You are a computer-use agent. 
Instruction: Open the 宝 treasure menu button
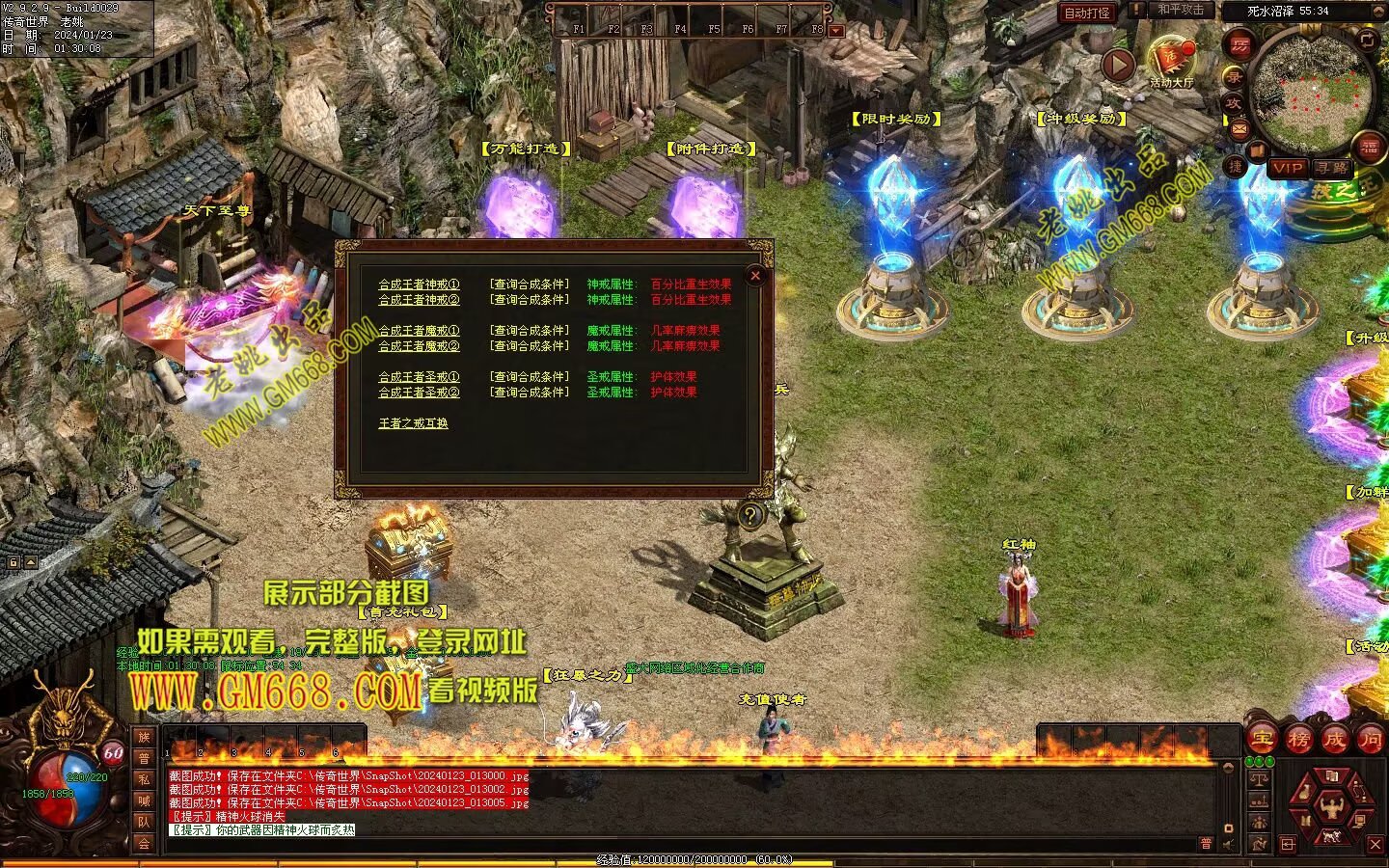tap(1263, 740)
